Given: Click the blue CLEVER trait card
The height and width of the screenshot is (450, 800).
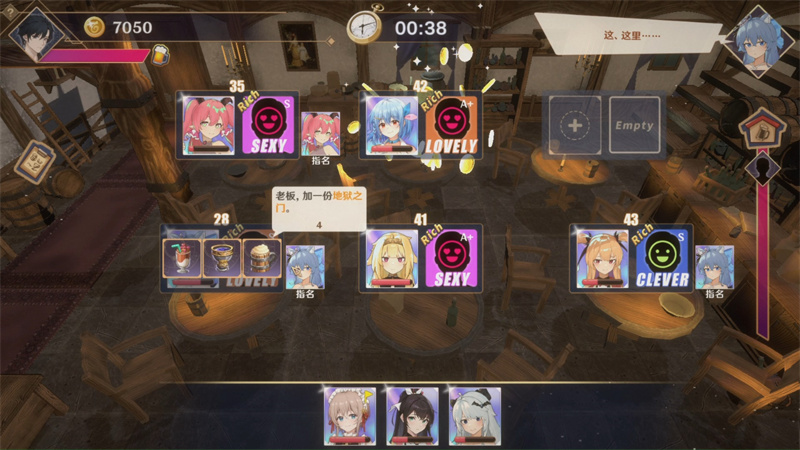Looking at the screenshot, I should [663, 258].
